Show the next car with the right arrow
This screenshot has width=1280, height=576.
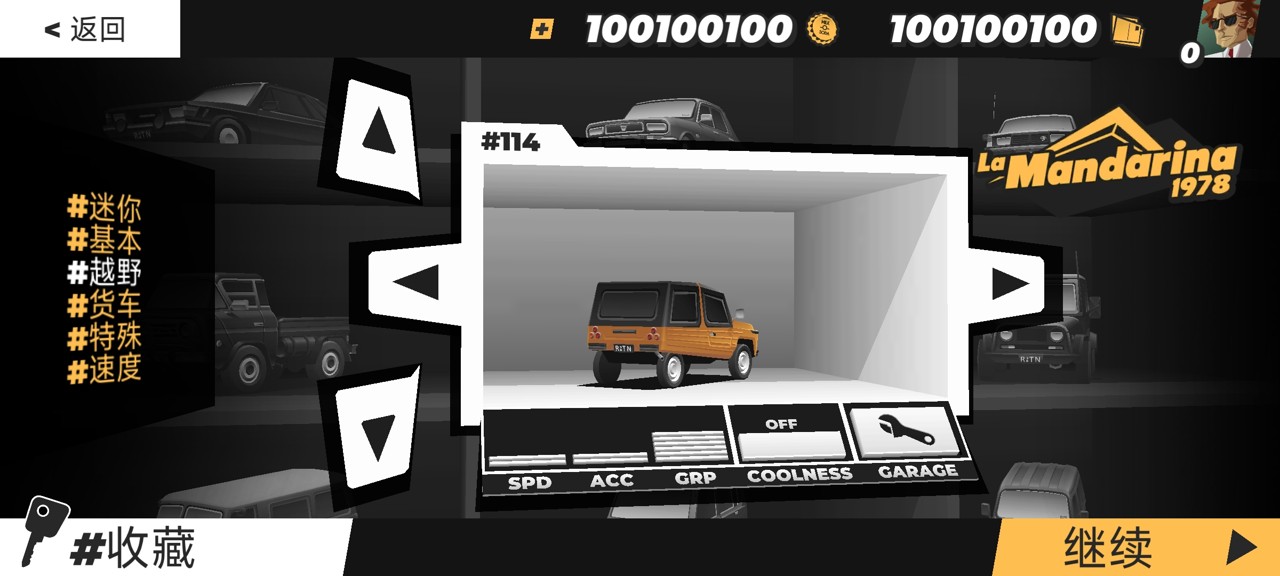coord(1011,284)
